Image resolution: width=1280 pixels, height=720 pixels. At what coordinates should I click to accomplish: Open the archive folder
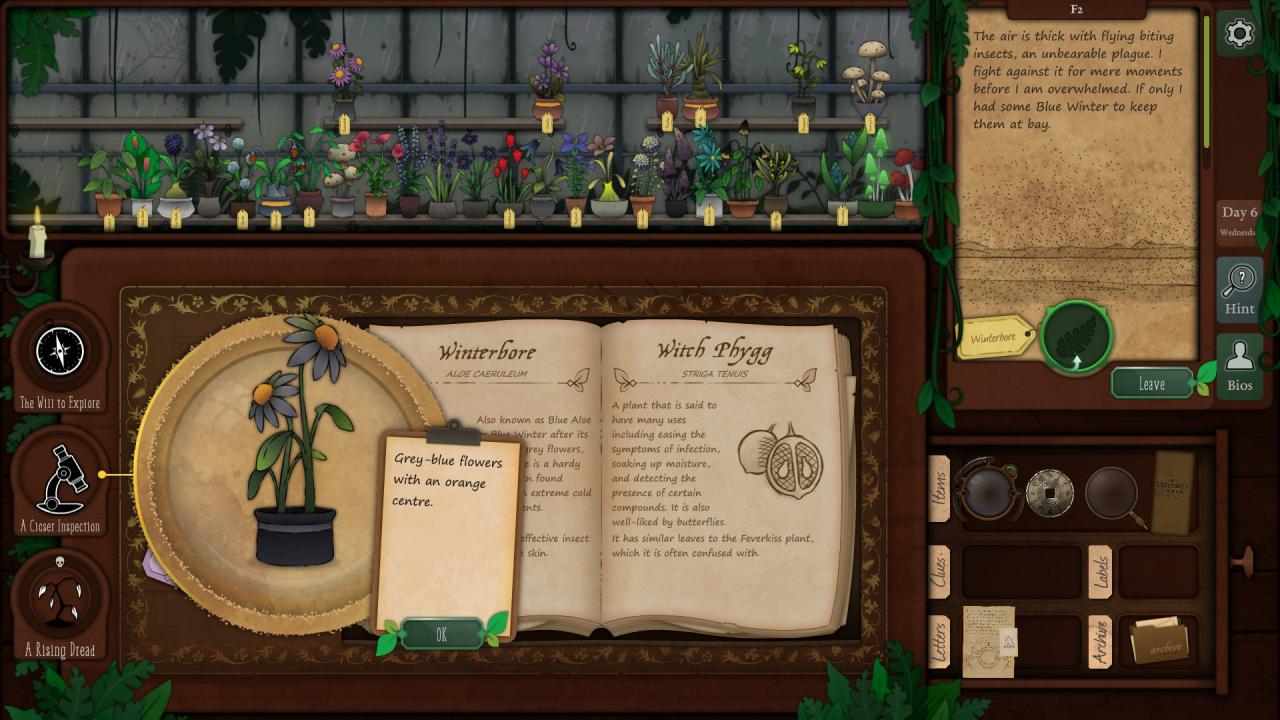[1159, 641]
